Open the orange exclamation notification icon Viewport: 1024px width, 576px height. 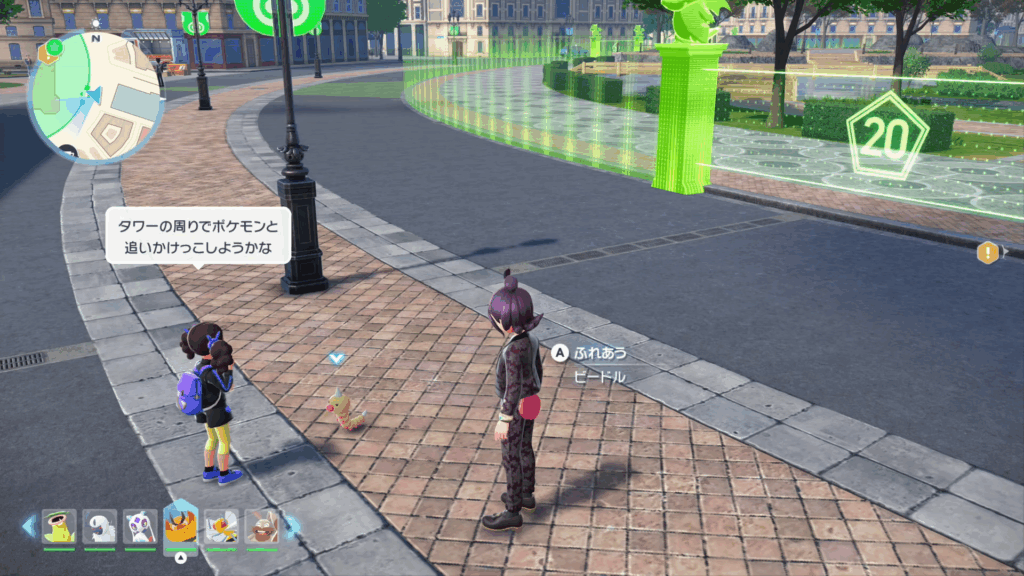[988, 252]
